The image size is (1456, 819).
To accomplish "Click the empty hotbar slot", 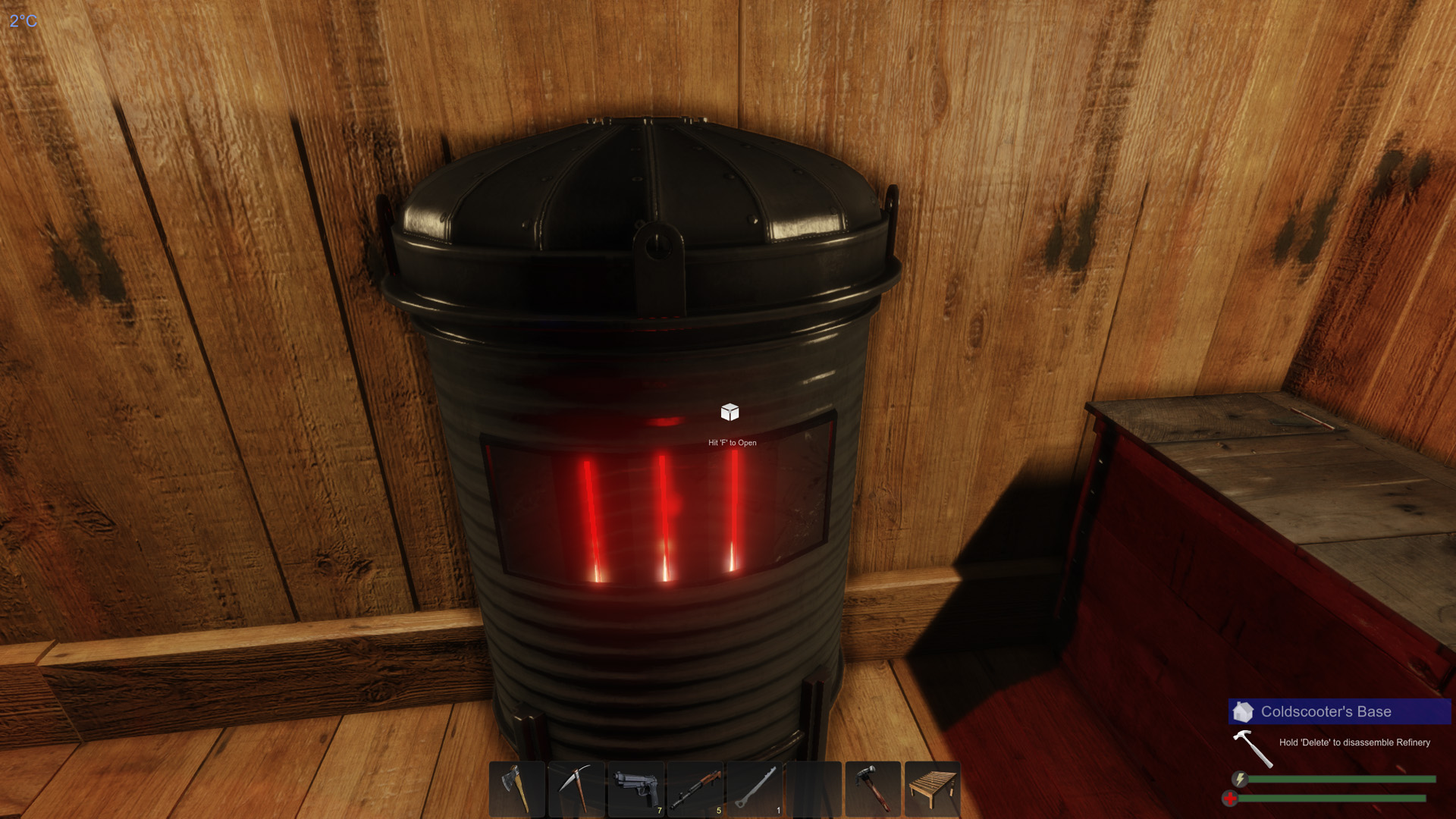I will pyautogui.click(x=815, y=789).
